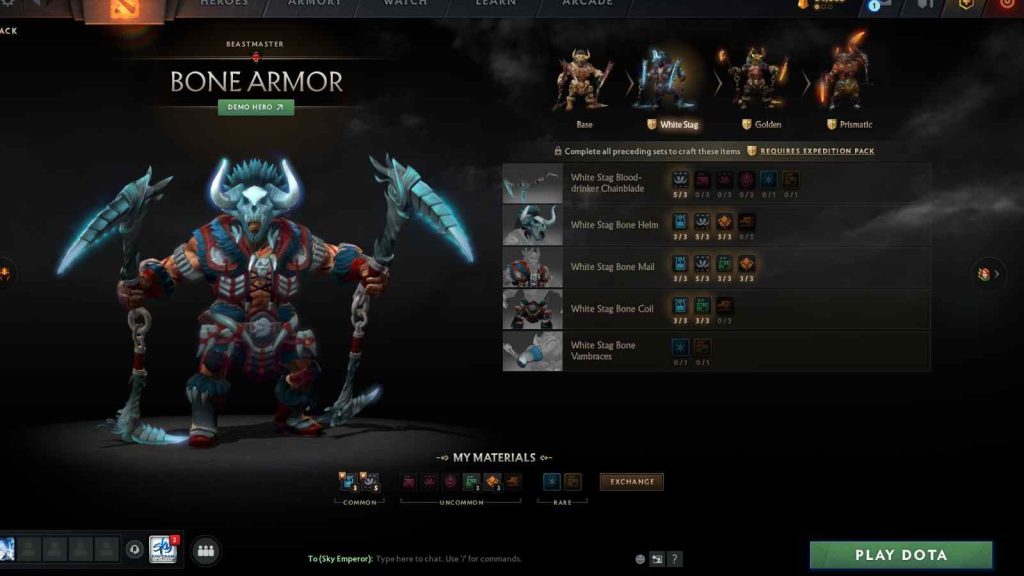Open the party group icon button

pyautogui.click(x=206, y=550)
